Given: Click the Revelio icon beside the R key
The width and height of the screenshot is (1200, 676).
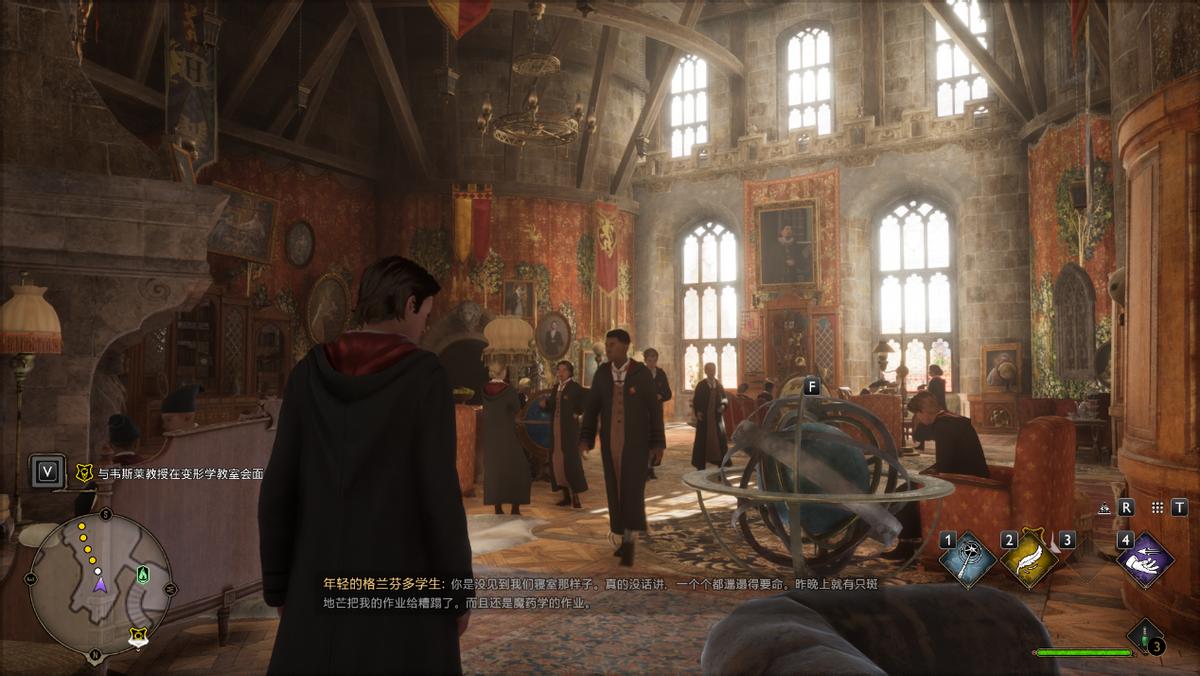Looking at the screenshot, I should [x=1104, y=507].
